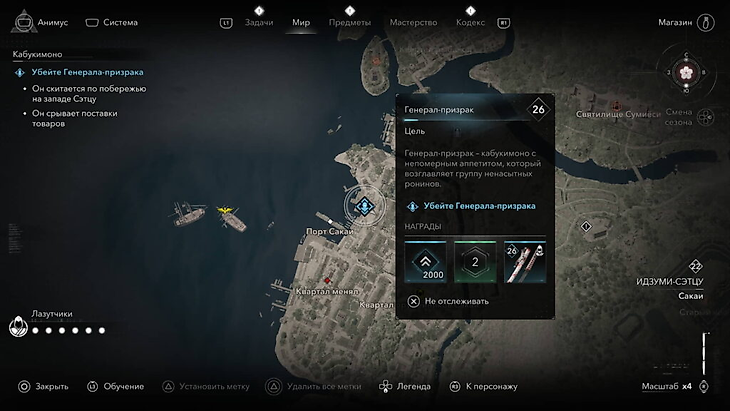Viewport: 730px width, 411px height.
Task: Open the Магазин store
Action: tap(686, 22)
